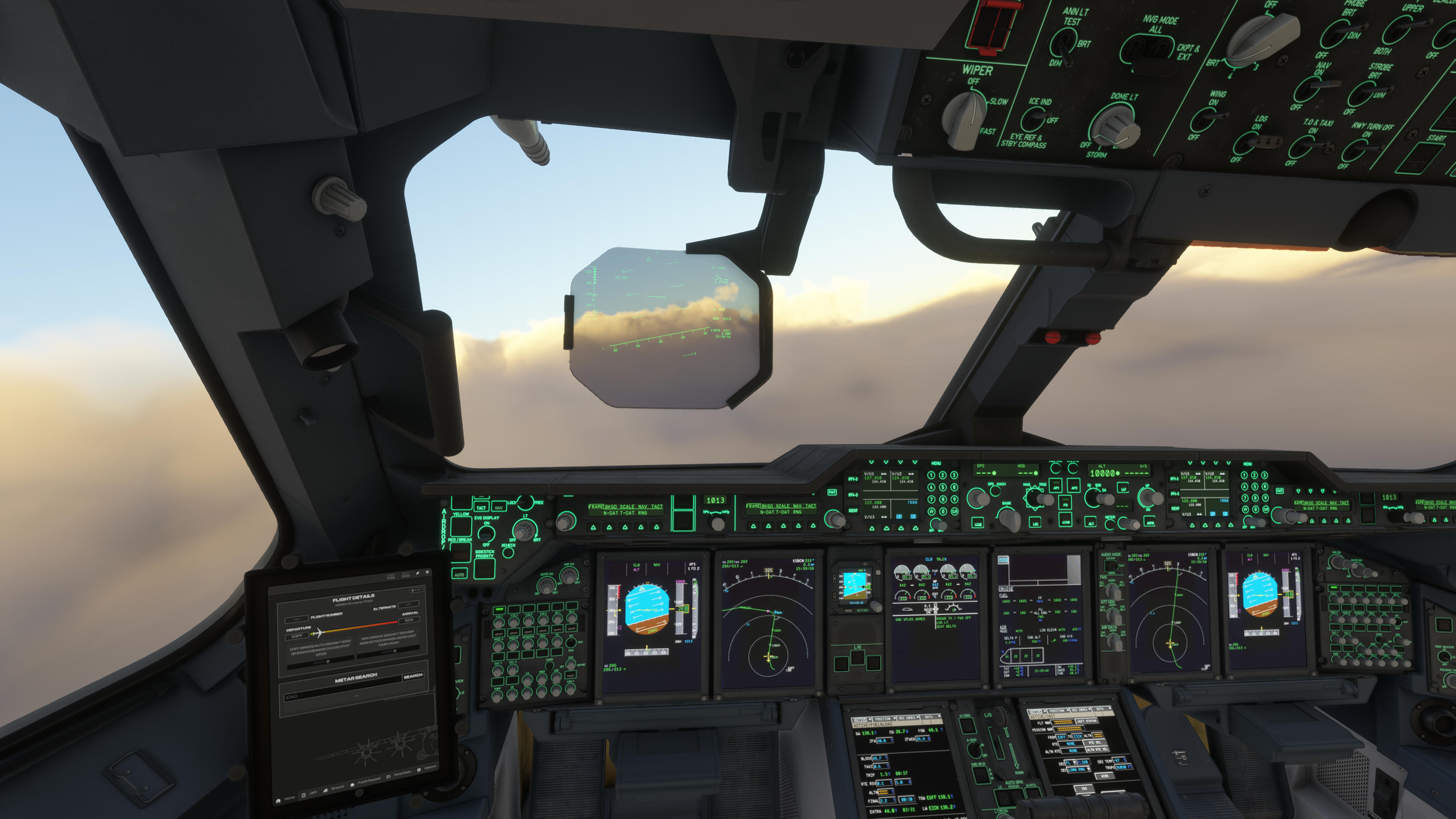Switch to the Ground tab on the EFB
Image resolution: width=1456 pixels, height=819 pixels.
[337, 788]
